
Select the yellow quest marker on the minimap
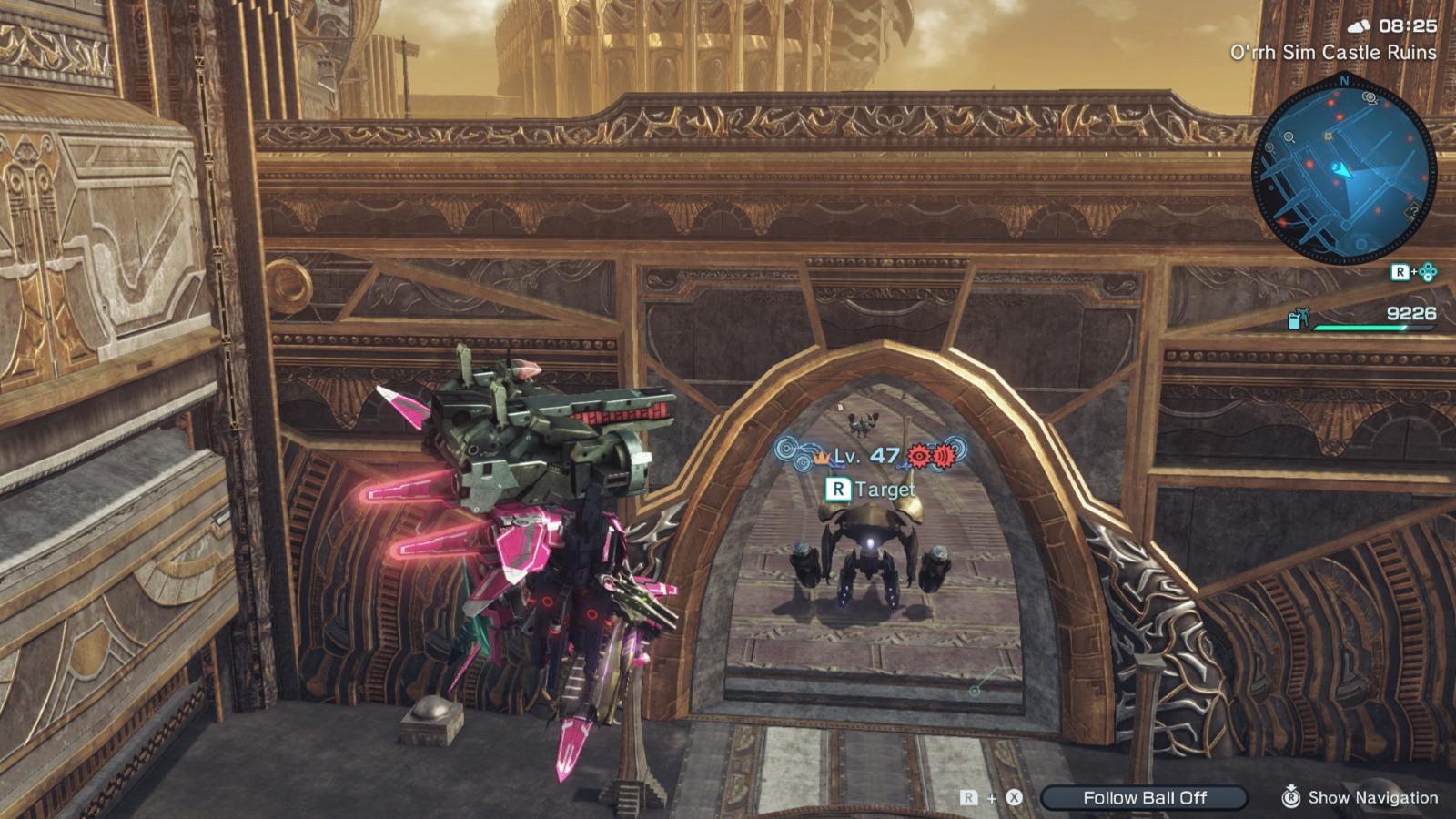pyautogui.click(x=1328, y=137)
